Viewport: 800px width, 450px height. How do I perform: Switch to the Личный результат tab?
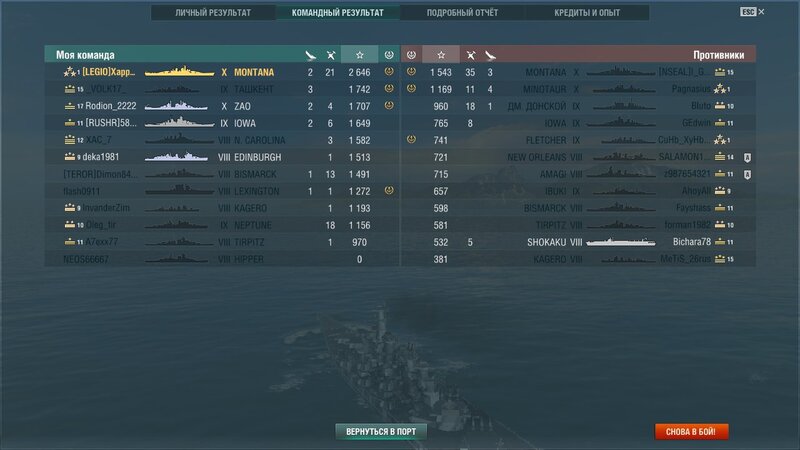click(213, 13)
